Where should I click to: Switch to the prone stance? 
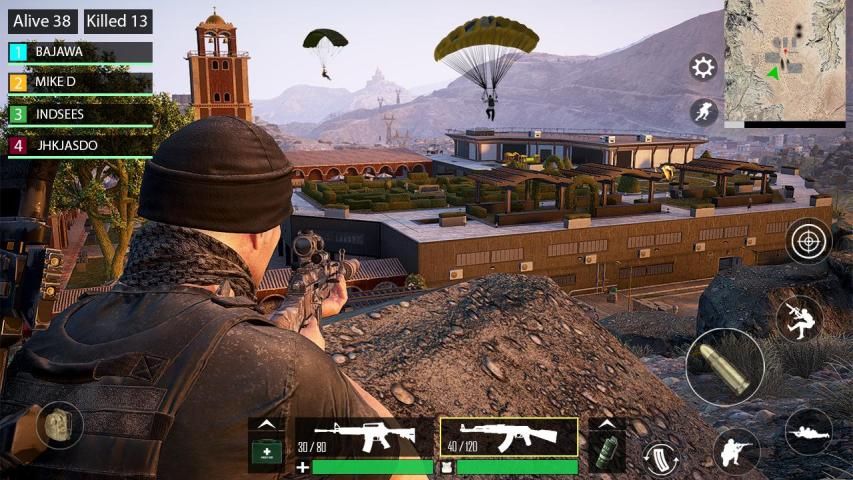(808, 432)
